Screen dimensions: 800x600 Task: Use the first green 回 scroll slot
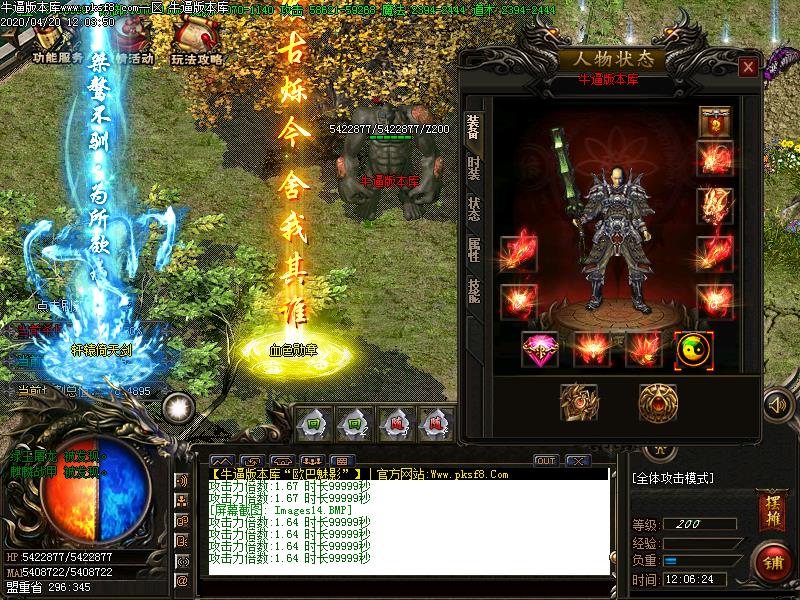coord(314,422)
